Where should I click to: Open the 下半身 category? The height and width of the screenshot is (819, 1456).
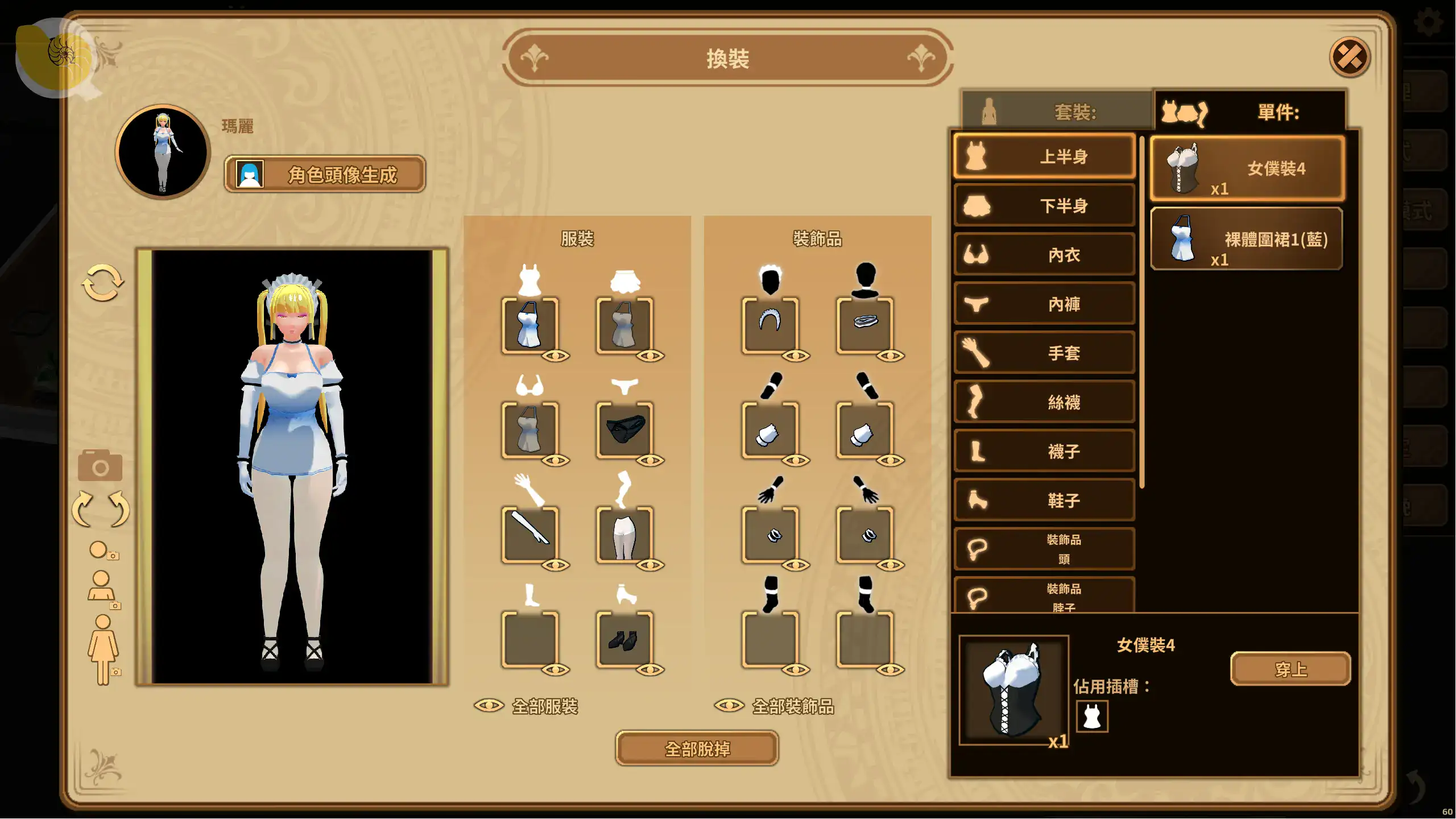coord(1044,205)
